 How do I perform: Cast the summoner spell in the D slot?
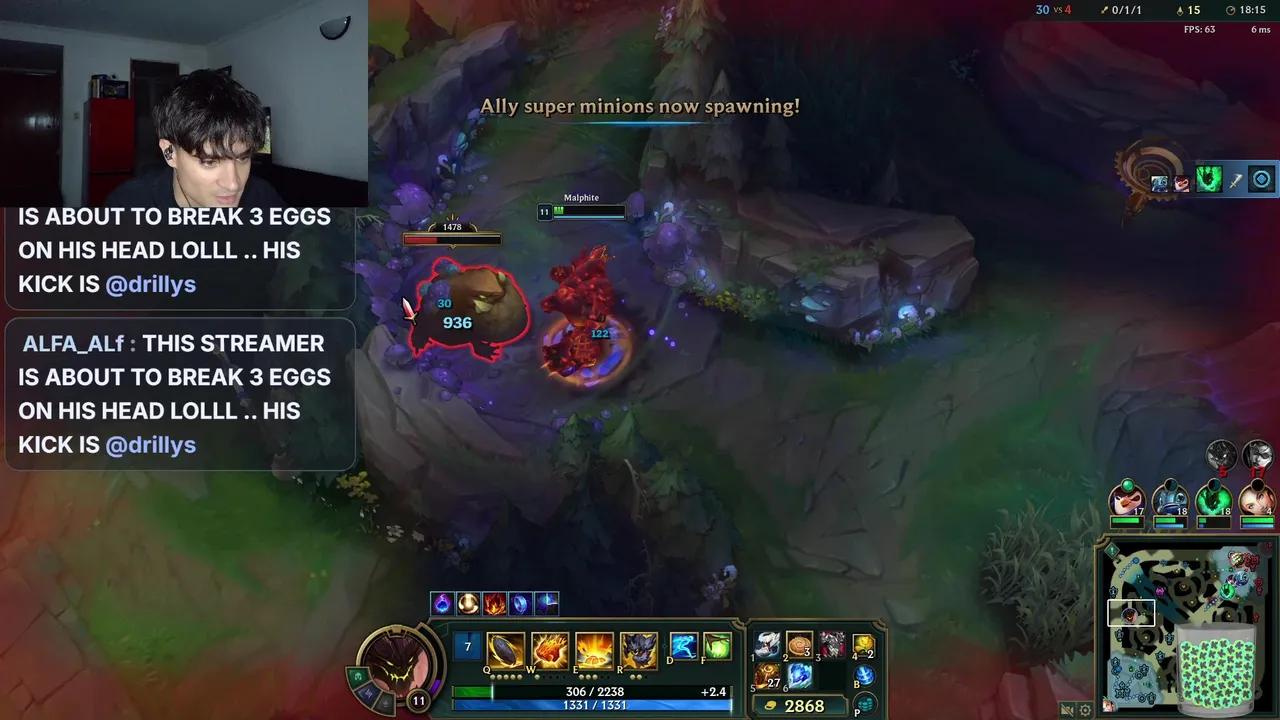(x=685, y=648)
